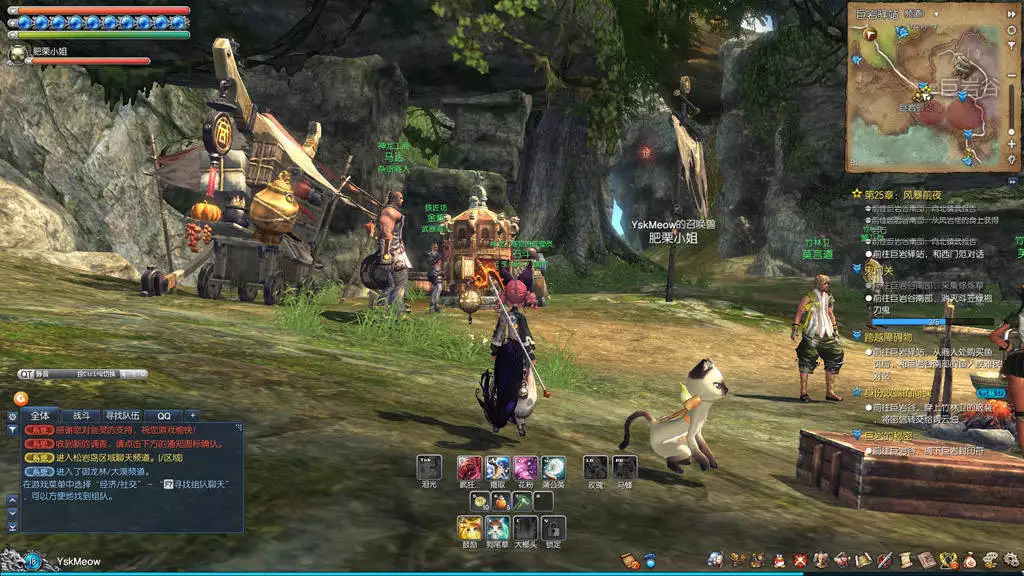Activate the 撒取 skill icon

click(498, 467)
